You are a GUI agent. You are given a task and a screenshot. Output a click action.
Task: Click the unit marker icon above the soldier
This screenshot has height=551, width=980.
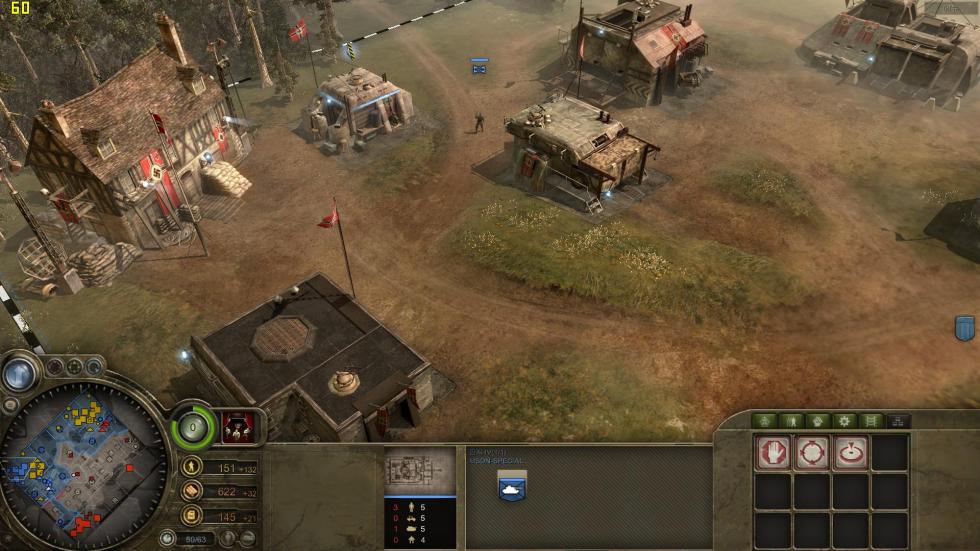click(480, 66)
